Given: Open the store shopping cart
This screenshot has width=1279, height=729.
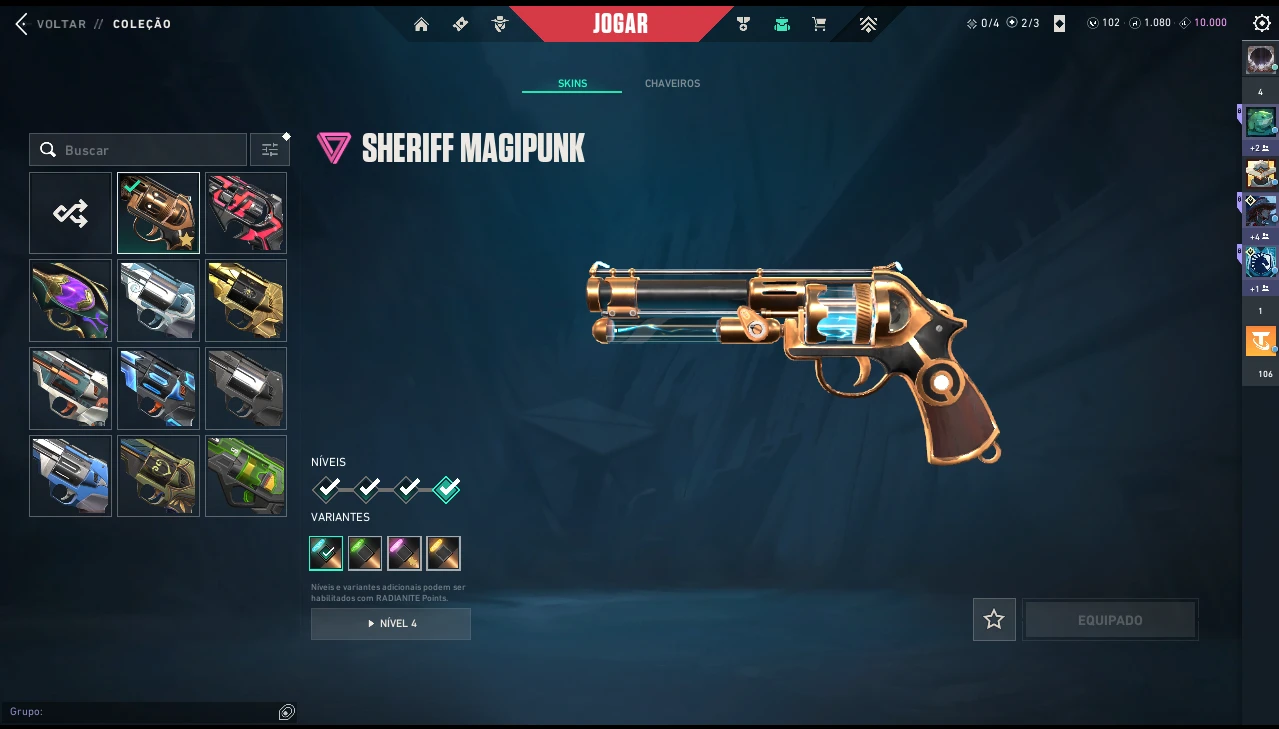Looking at the screenshot, I should click(x=819, y=24).
